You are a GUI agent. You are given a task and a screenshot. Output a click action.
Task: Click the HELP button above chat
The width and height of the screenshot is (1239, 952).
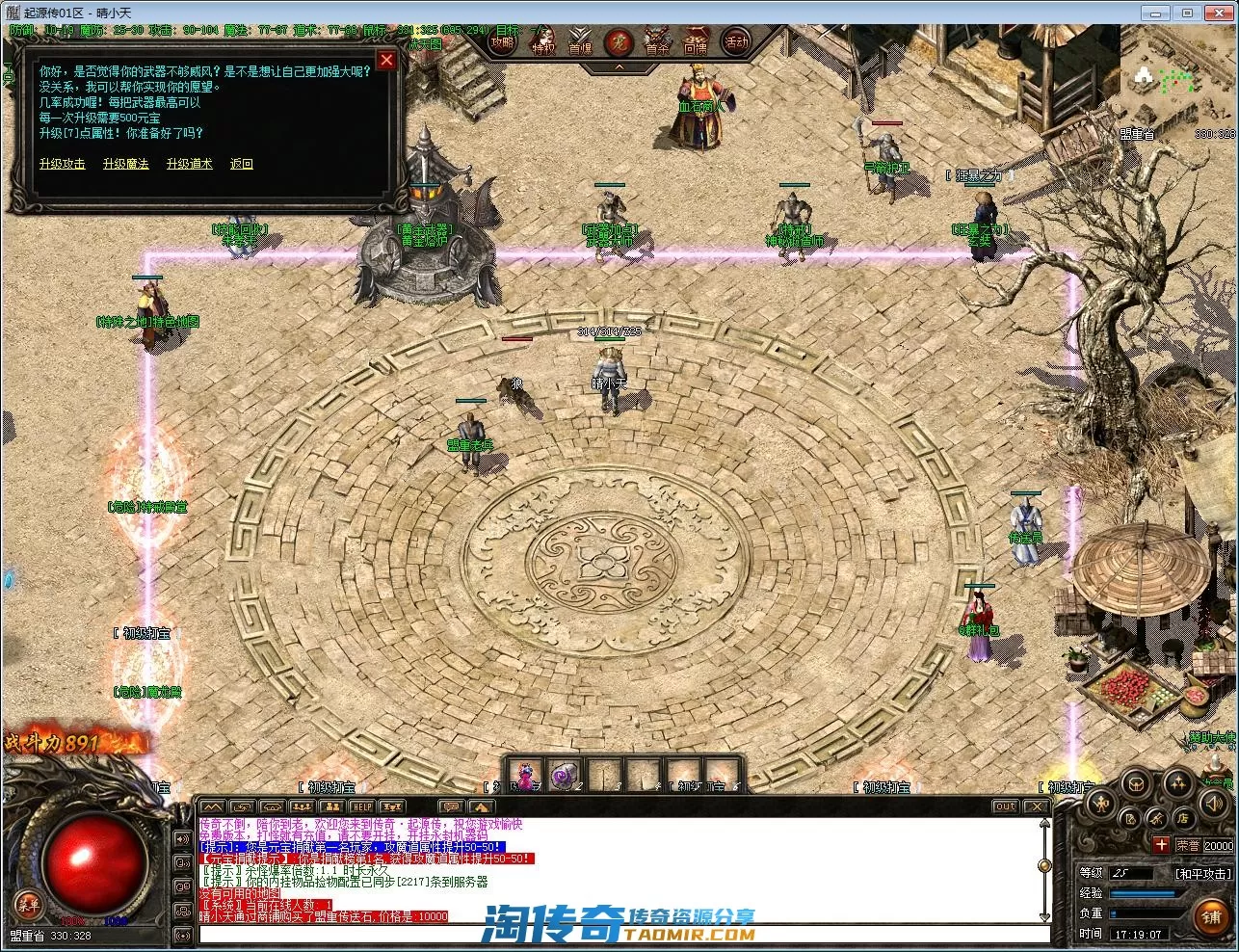point(362,807)
